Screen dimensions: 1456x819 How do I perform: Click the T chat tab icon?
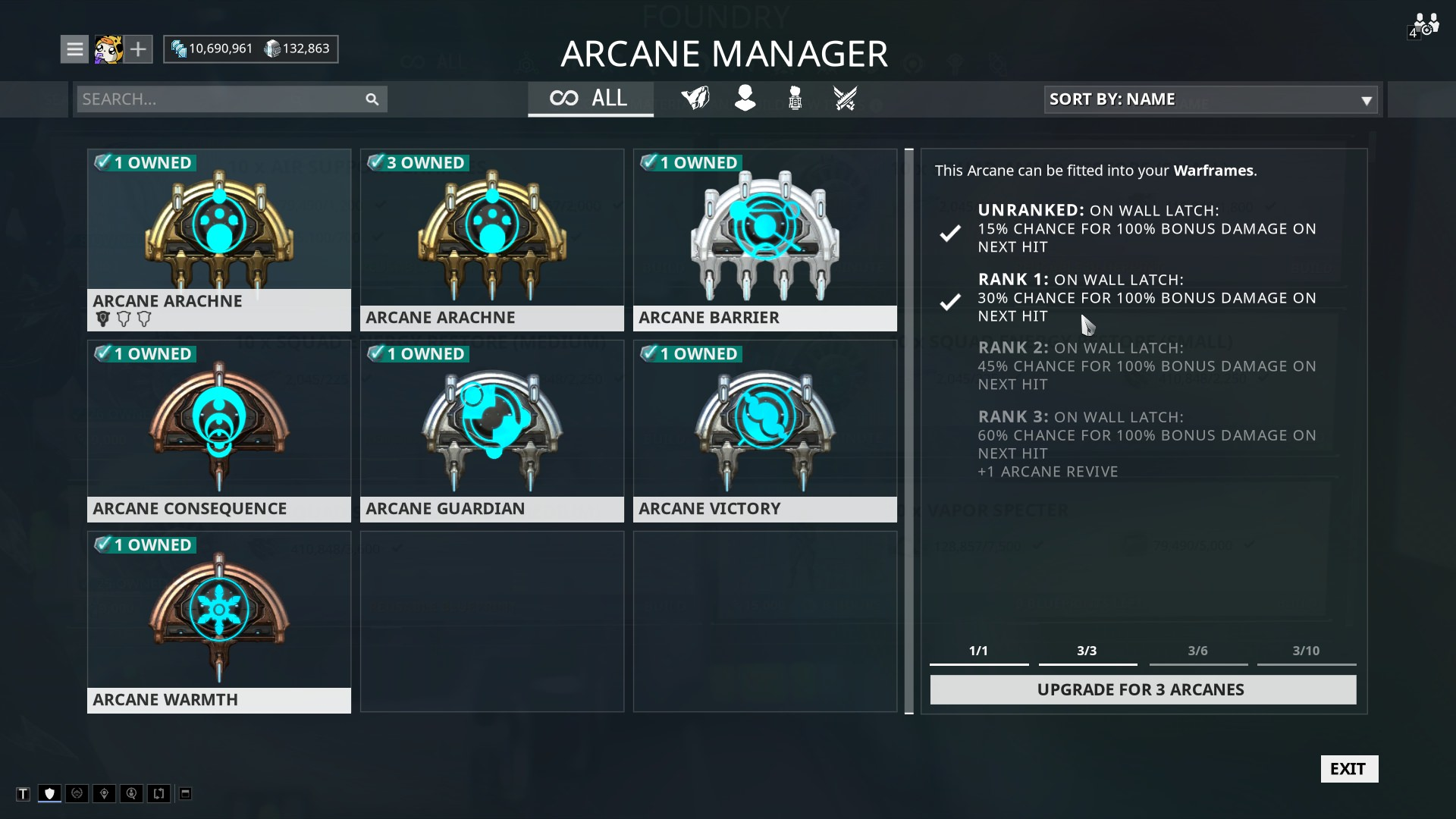(24, 794)
